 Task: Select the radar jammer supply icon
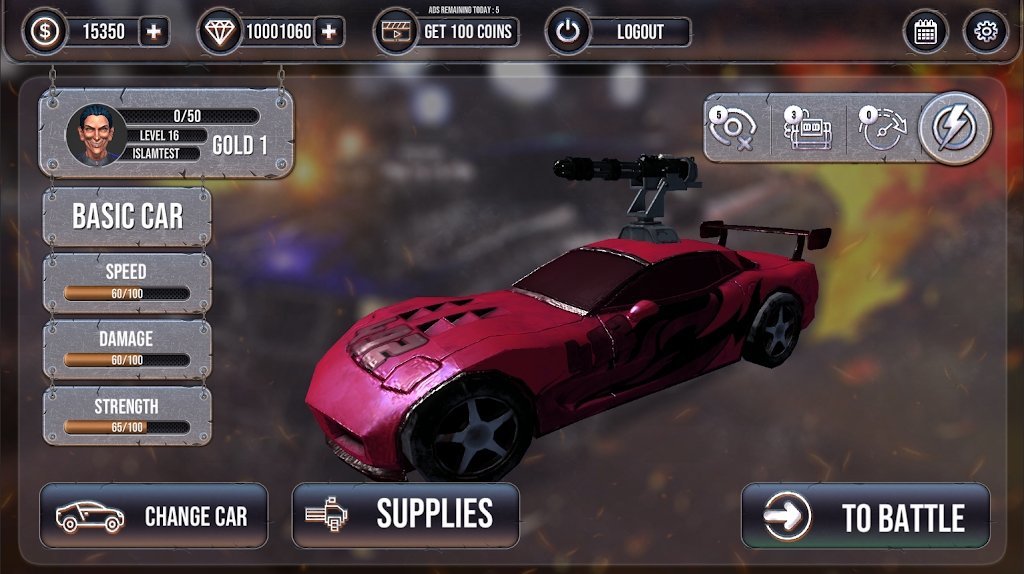coord(734,130)
